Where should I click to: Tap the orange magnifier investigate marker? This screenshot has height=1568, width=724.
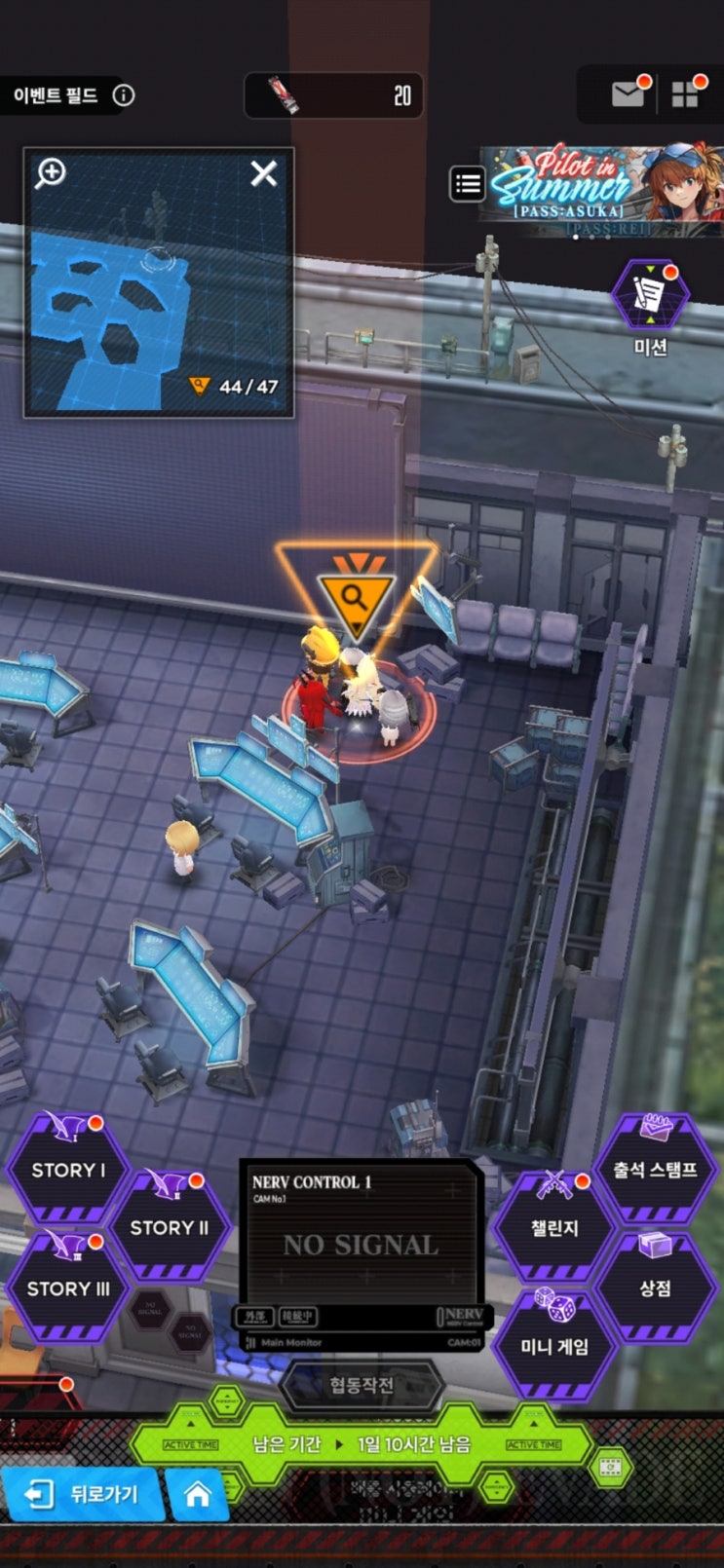click(356, 597)
